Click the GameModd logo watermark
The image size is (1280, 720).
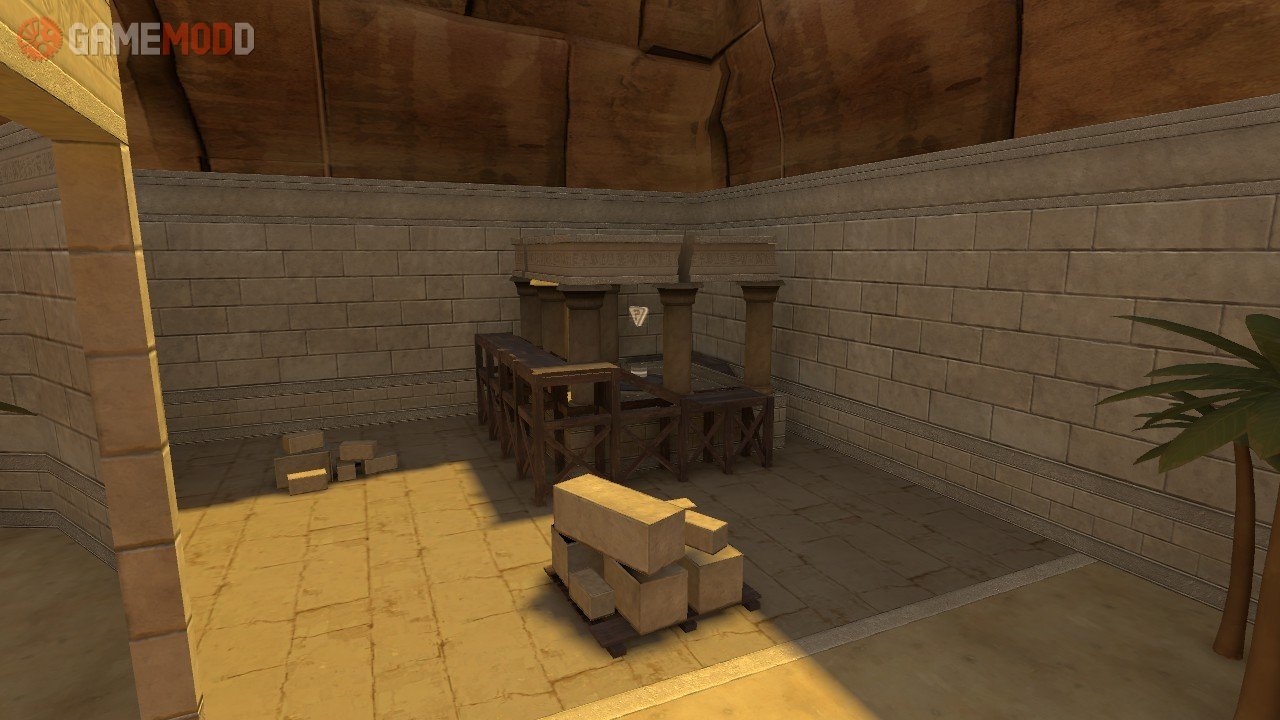pos(136,38)
